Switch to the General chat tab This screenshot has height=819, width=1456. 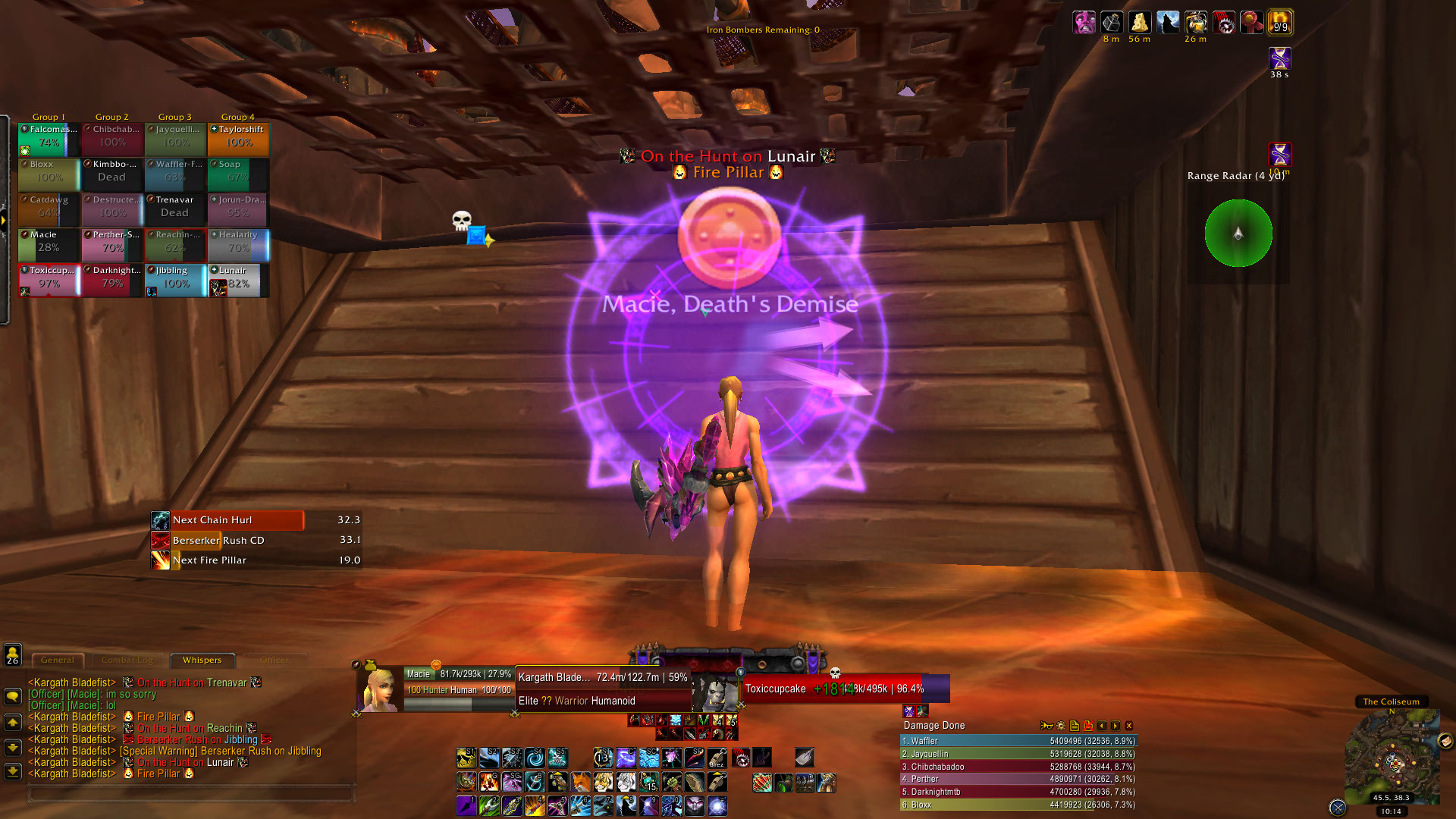tap(58, 660)
